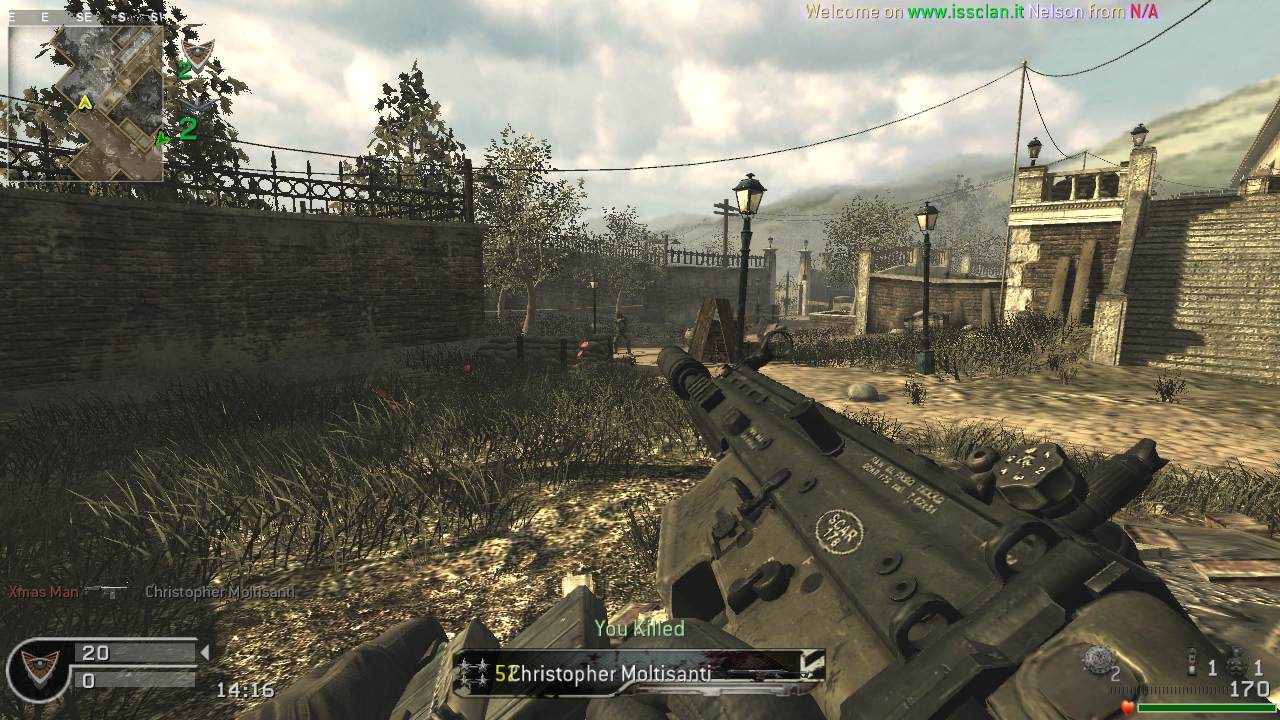Click the round team emblem beside the score

[38, 668]
